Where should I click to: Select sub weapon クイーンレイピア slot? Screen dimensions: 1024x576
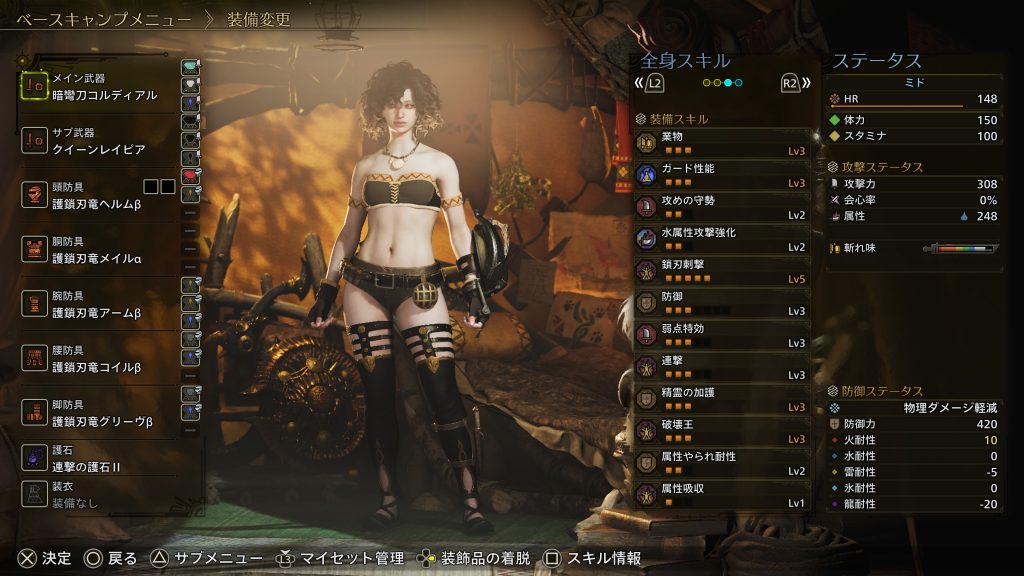pyautogui.click(x=98, y=140)
